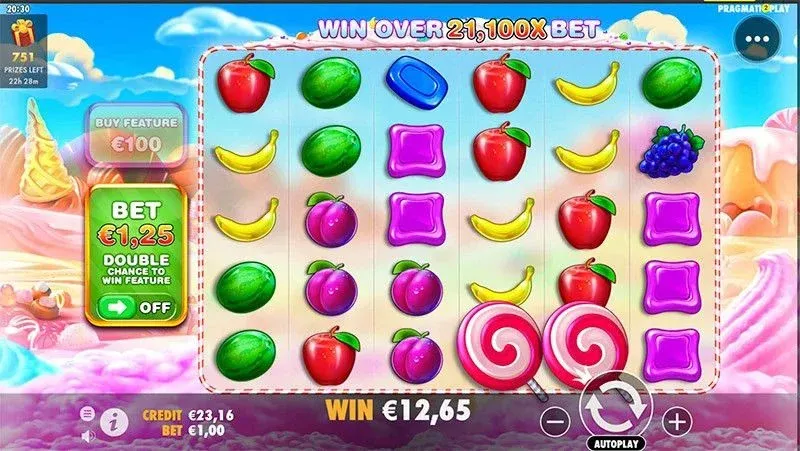This screenshot has height=451, width=800.
Task: Mute the game sound
Action: [87, 435]
